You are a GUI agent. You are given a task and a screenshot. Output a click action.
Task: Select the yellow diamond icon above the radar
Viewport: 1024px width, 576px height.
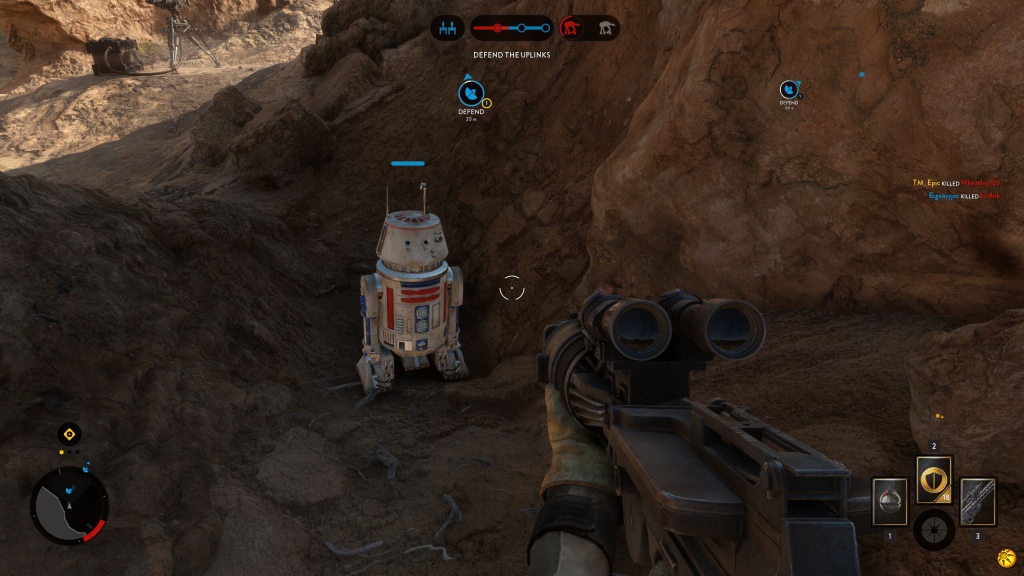[x=68, y=434]
